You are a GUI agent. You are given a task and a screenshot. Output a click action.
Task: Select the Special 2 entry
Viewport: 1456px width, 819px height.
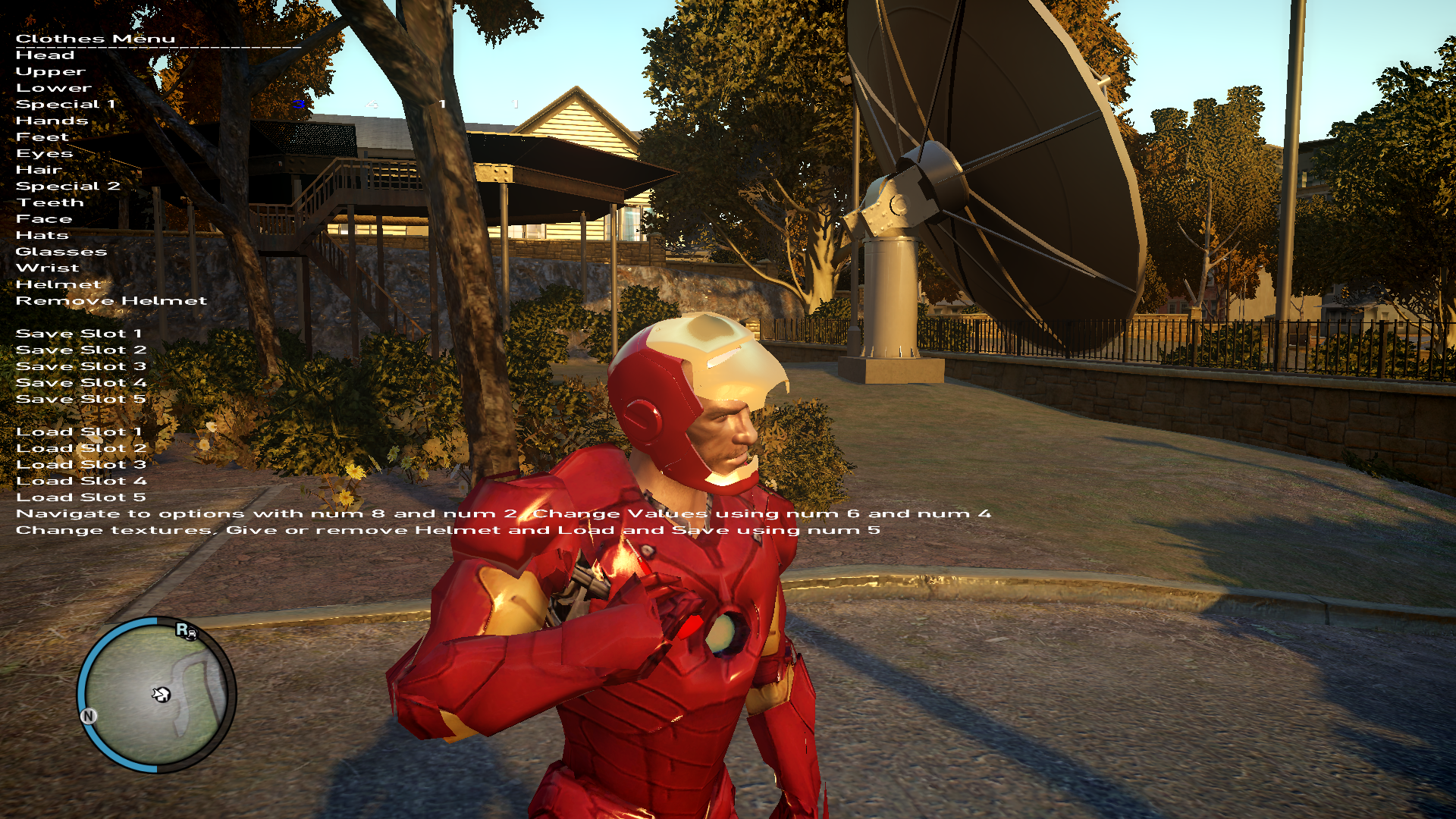[67, 187]
